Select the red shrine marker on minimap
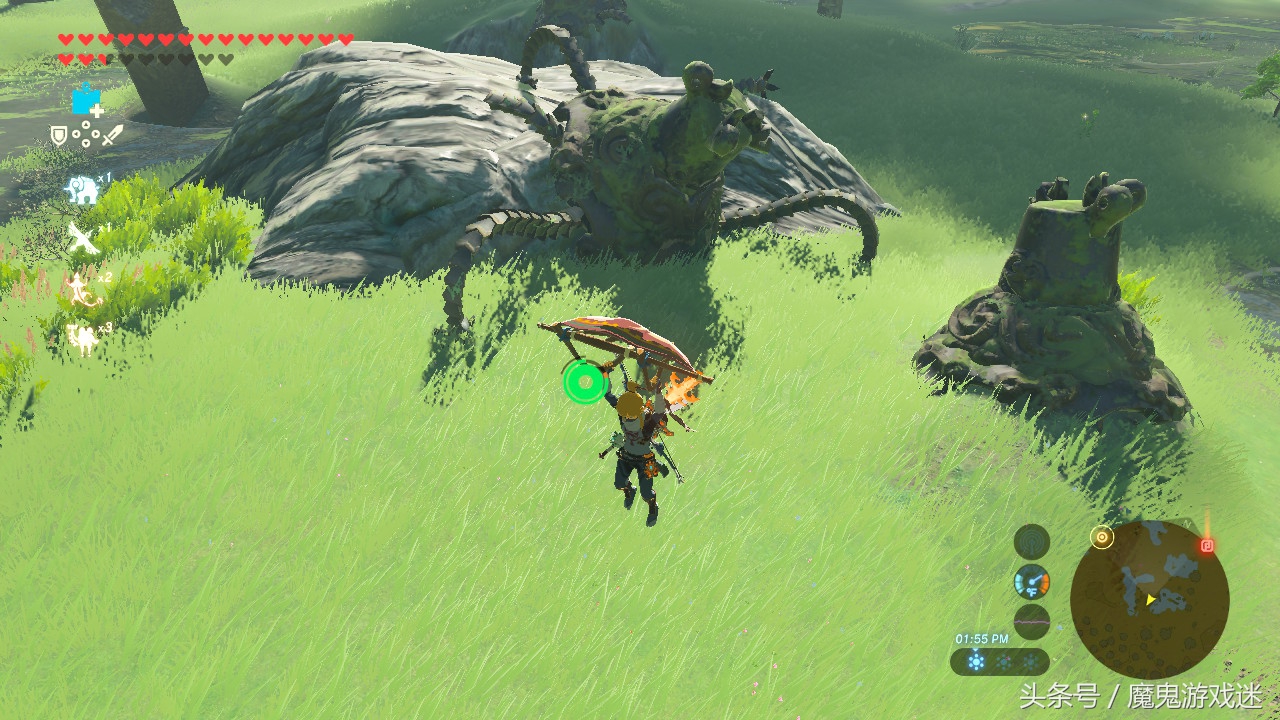The width and height of the screenshot is (1280, 720). pos(1207,546)
